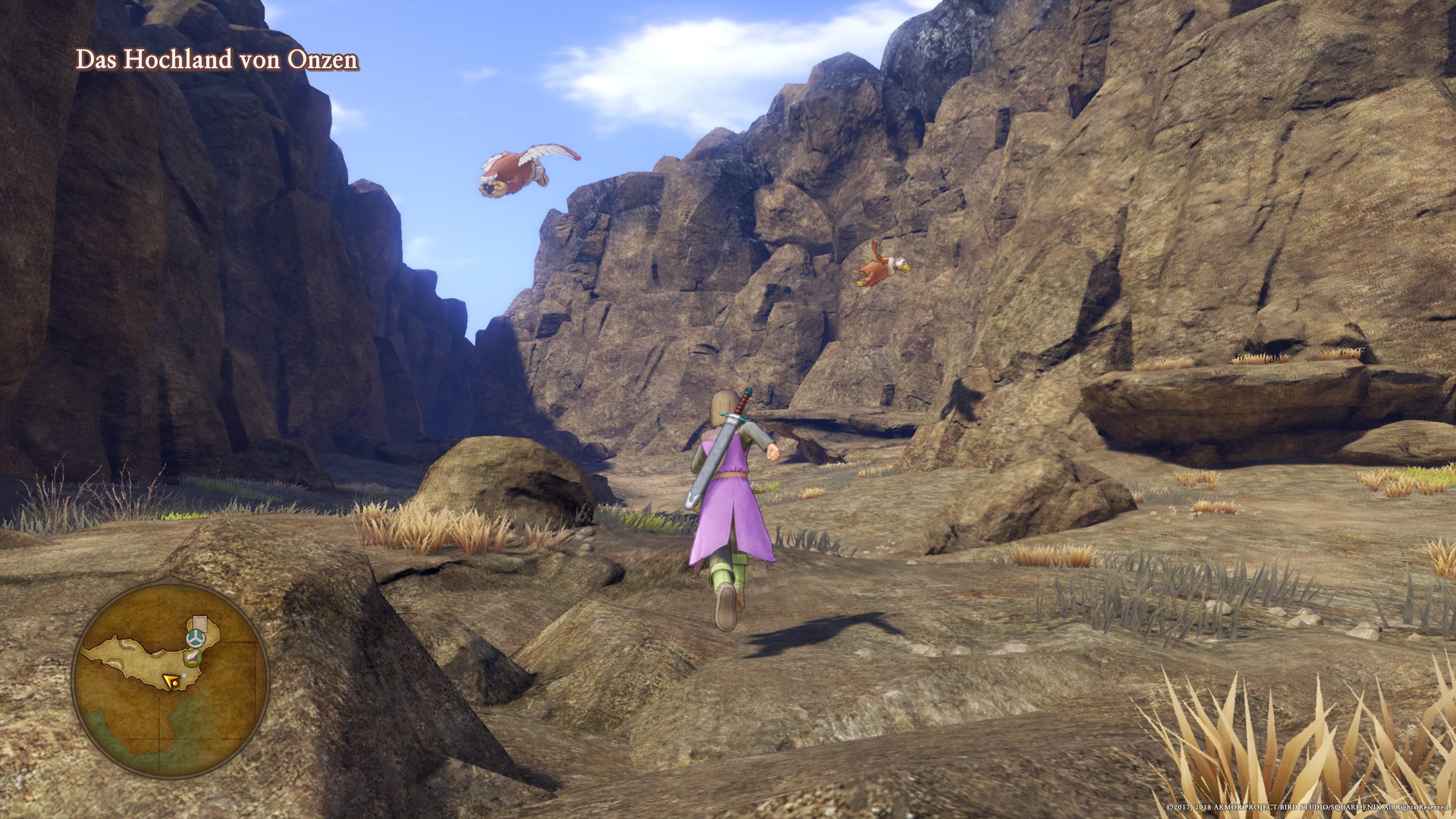Click the yellow player arrow on the minimap
1456x819 pixels.
point(173,682)
